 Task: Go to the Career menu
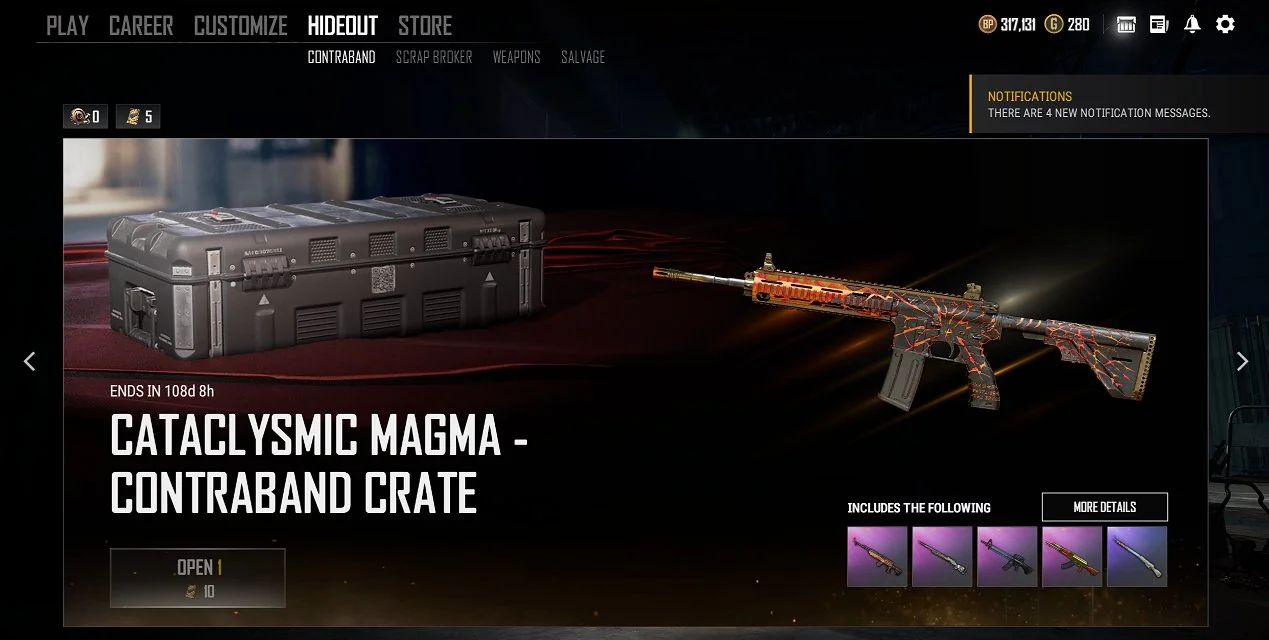pyautogui.click(x=141, y=26)
